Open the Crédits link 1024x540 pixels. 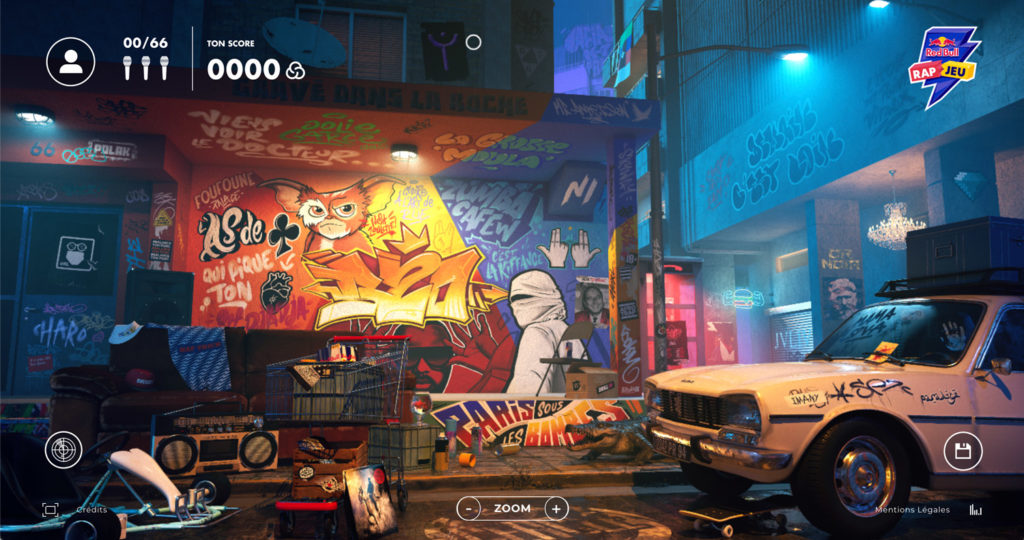pos(92,510)
